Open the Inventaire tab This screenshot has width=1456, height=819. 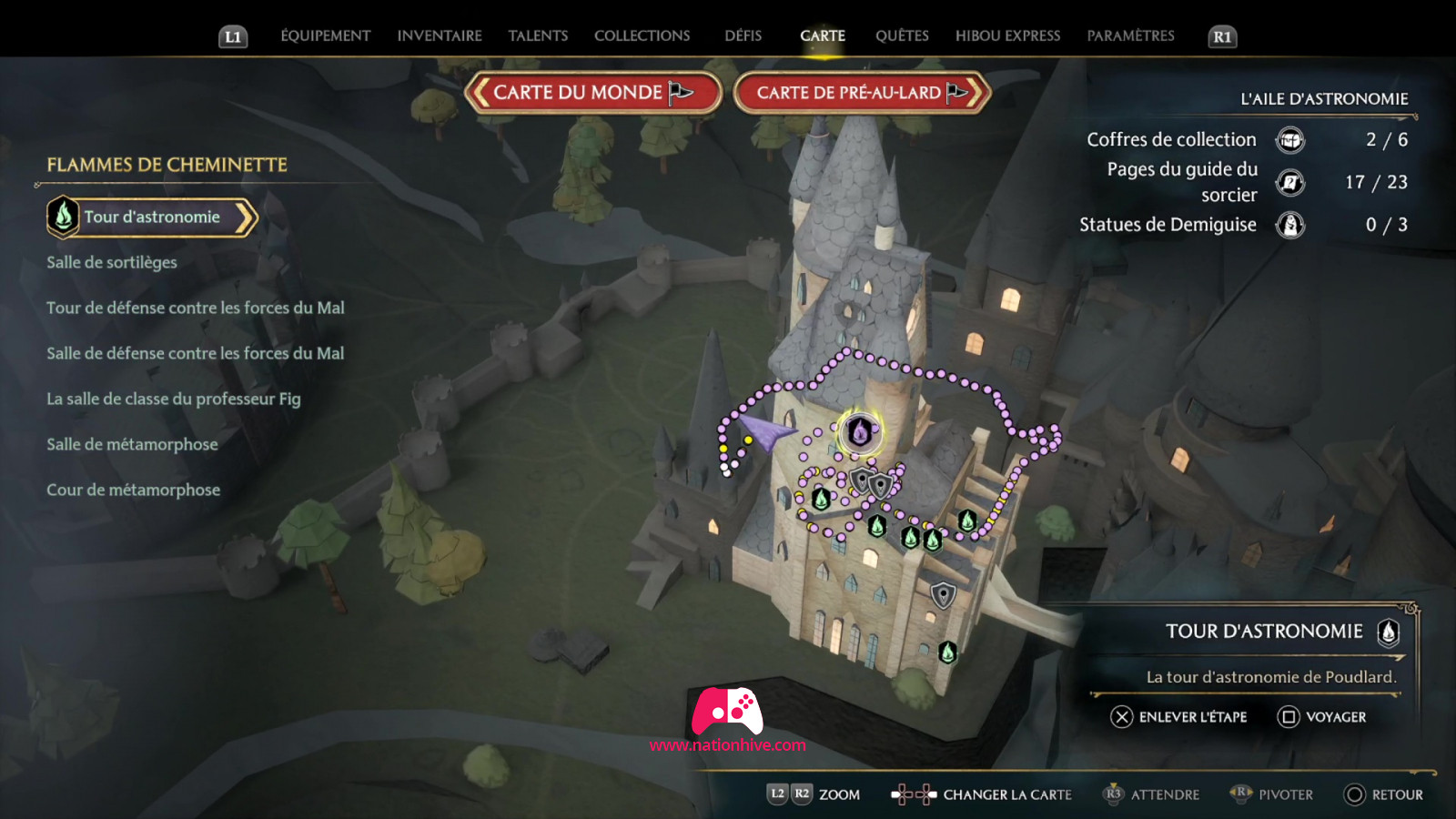point(440,35)
